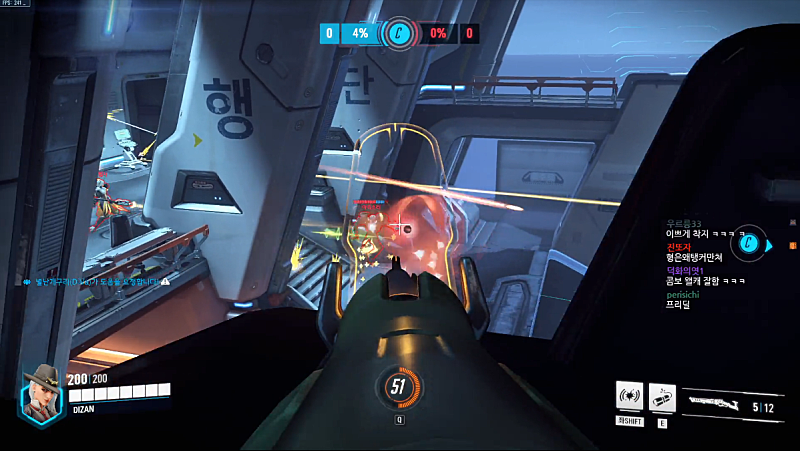
Task: Click the chat message from 우르릉33
Action: pyautogui.click(x=699, y=228)
